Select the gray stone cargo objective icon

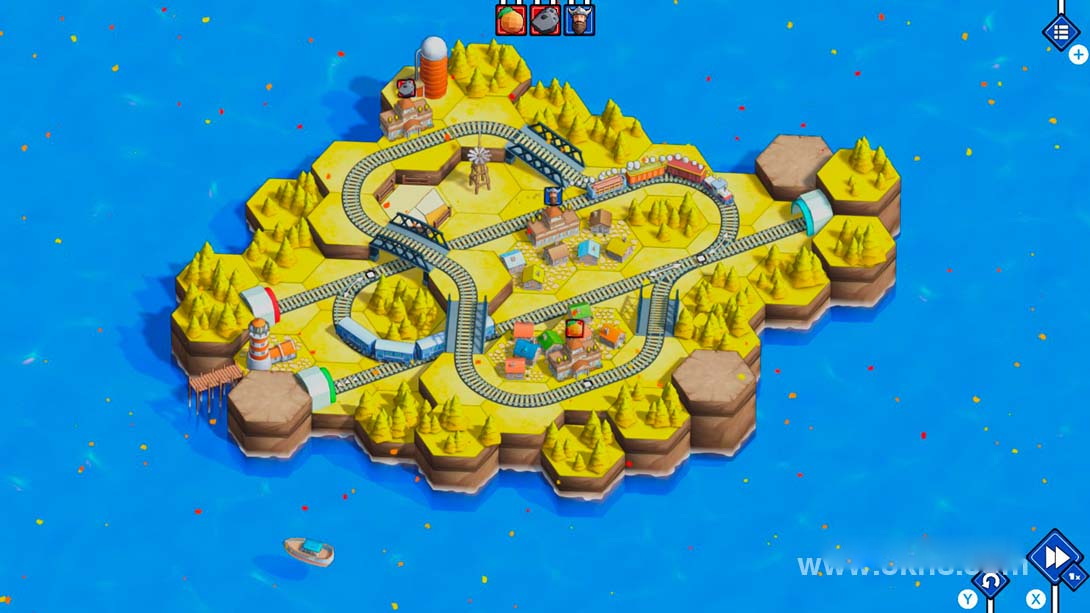click(545, 19)
